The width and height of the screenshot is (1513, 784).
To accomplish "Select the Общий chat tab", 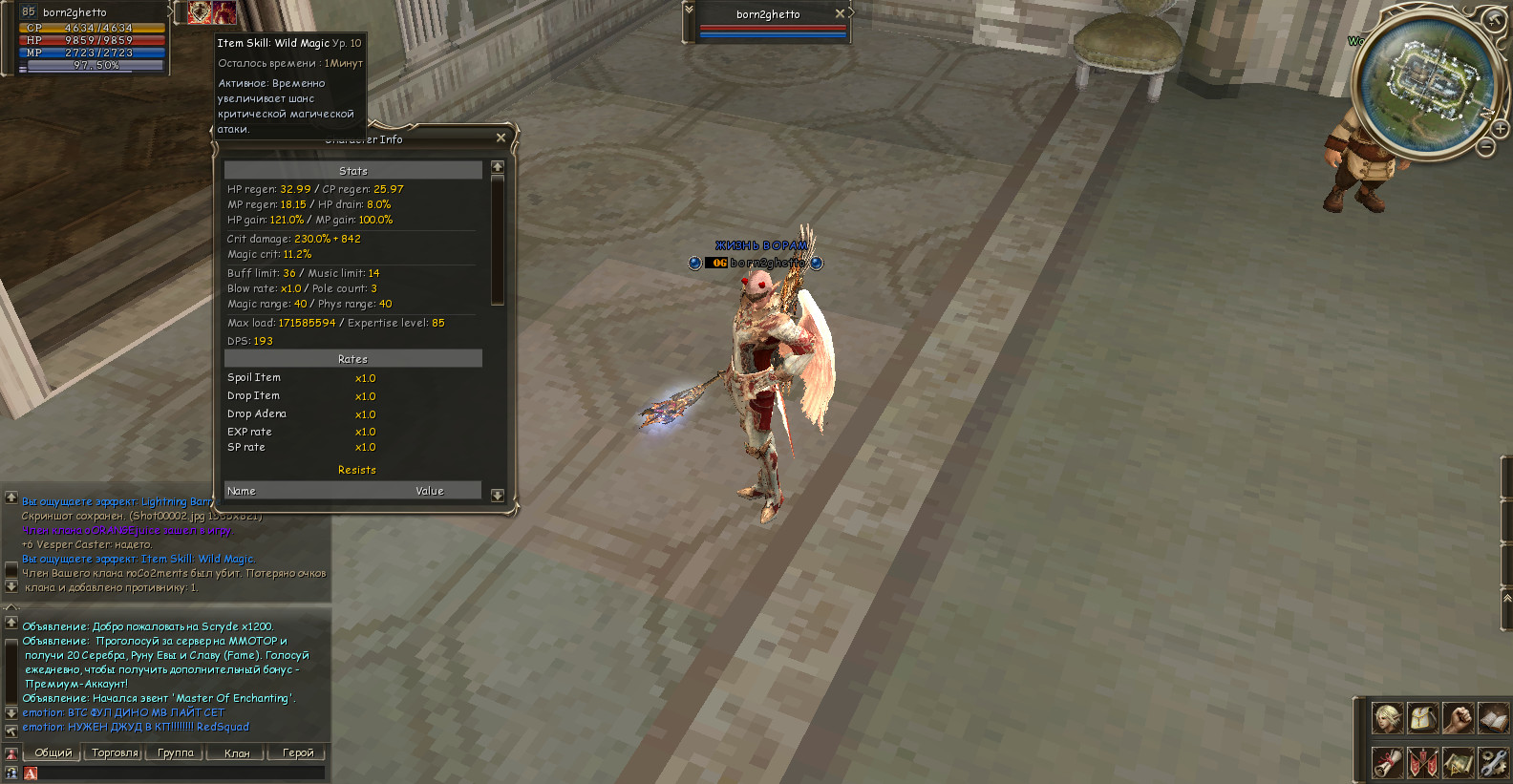I will pyautogui.click(x=53, y=753).
